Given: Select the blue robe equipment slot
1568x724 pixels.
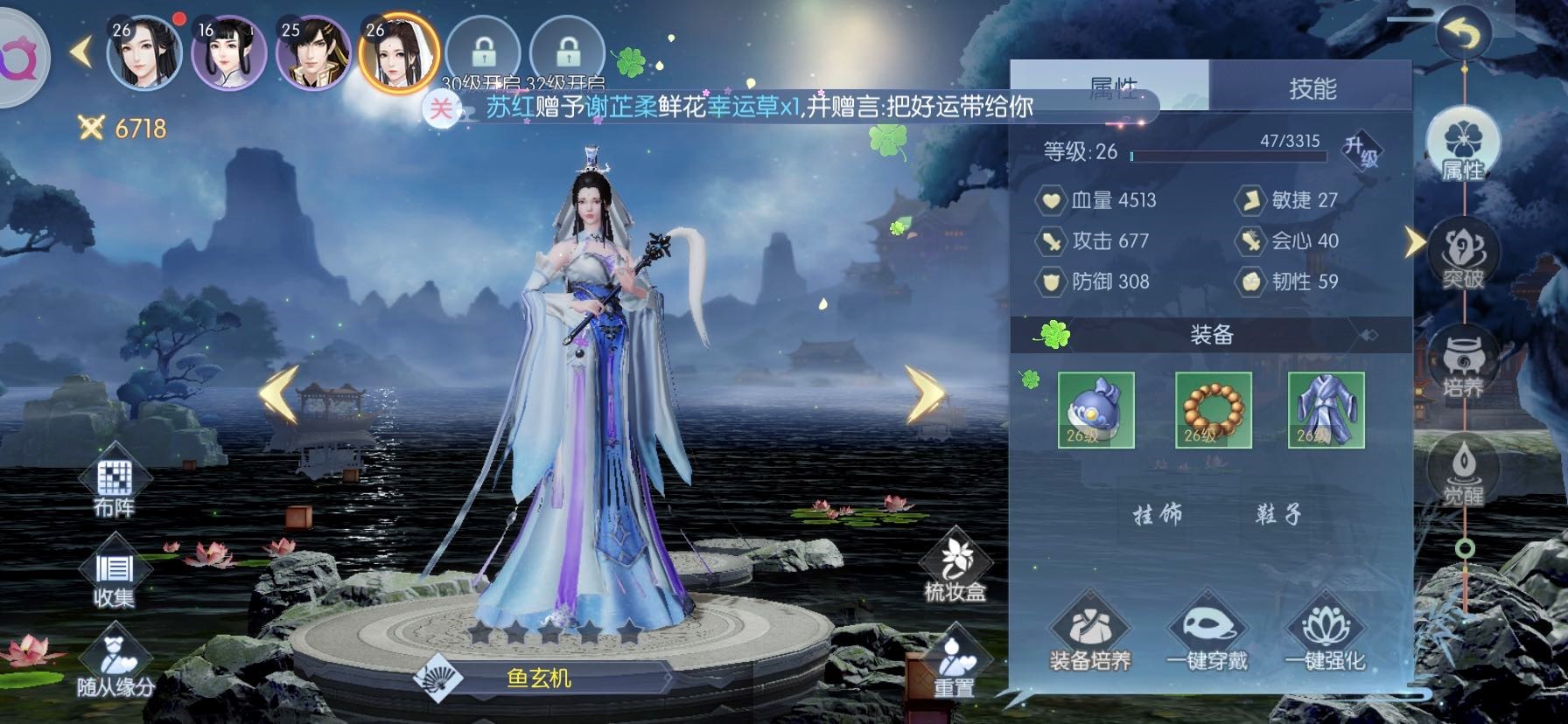Looking at the screenshot, I should click(1326, 409).
